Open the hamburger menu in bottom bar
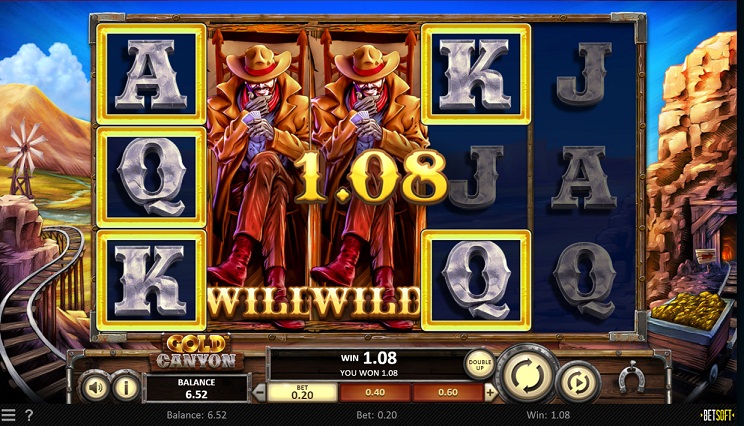Viewport: 744px width, 426px height. pyautogui.click(x=9, y=415)
